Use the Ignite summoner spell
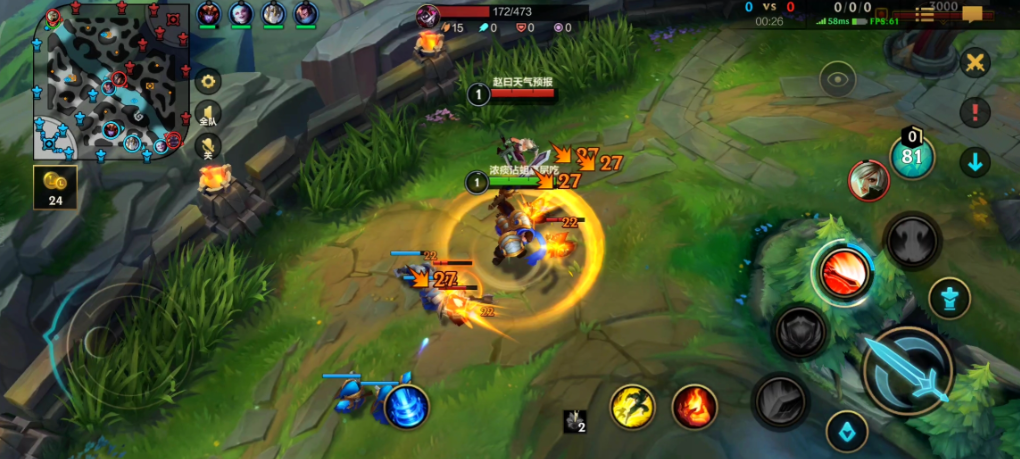 coord(694,407)
